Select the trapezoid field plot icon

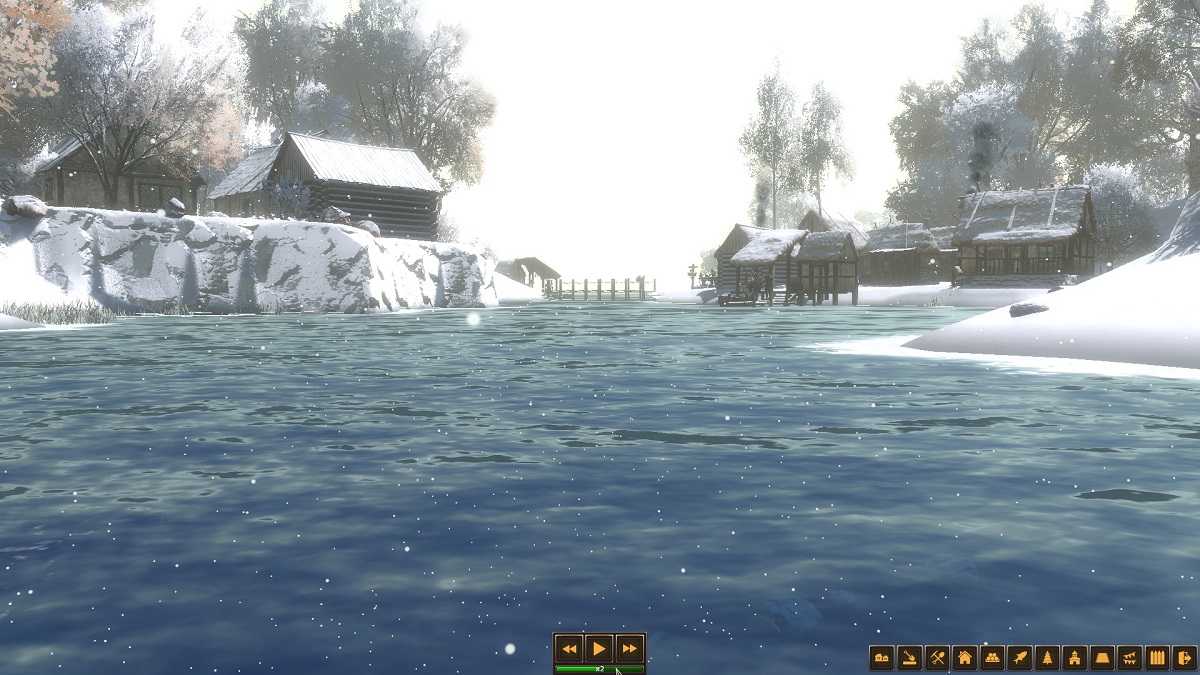point(1102,658)
